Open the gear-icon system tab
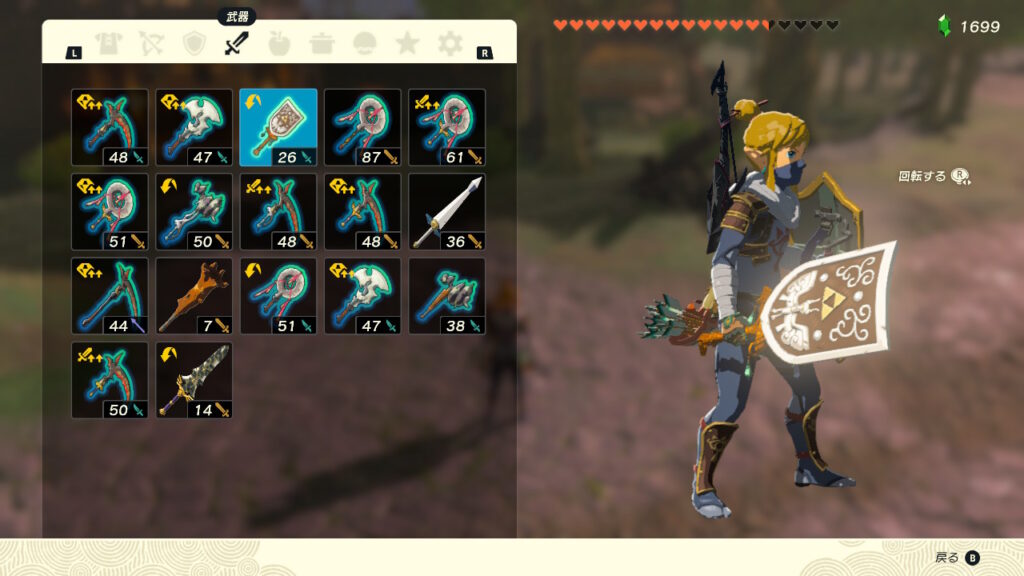This screenshot has width=1024, height=576. click(450, 44)
